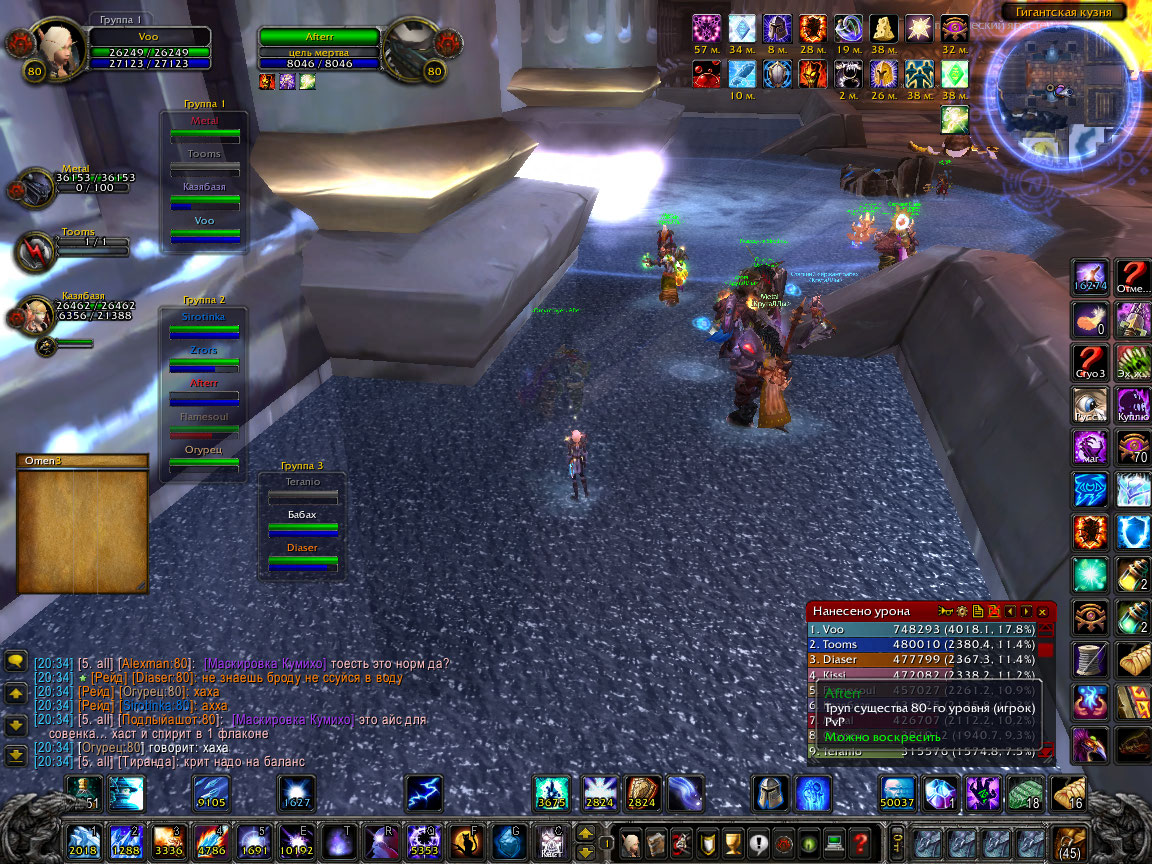1152x864 pixels.
Task: Show the next damage meter mode arrow
Action: pos(1026,611)
